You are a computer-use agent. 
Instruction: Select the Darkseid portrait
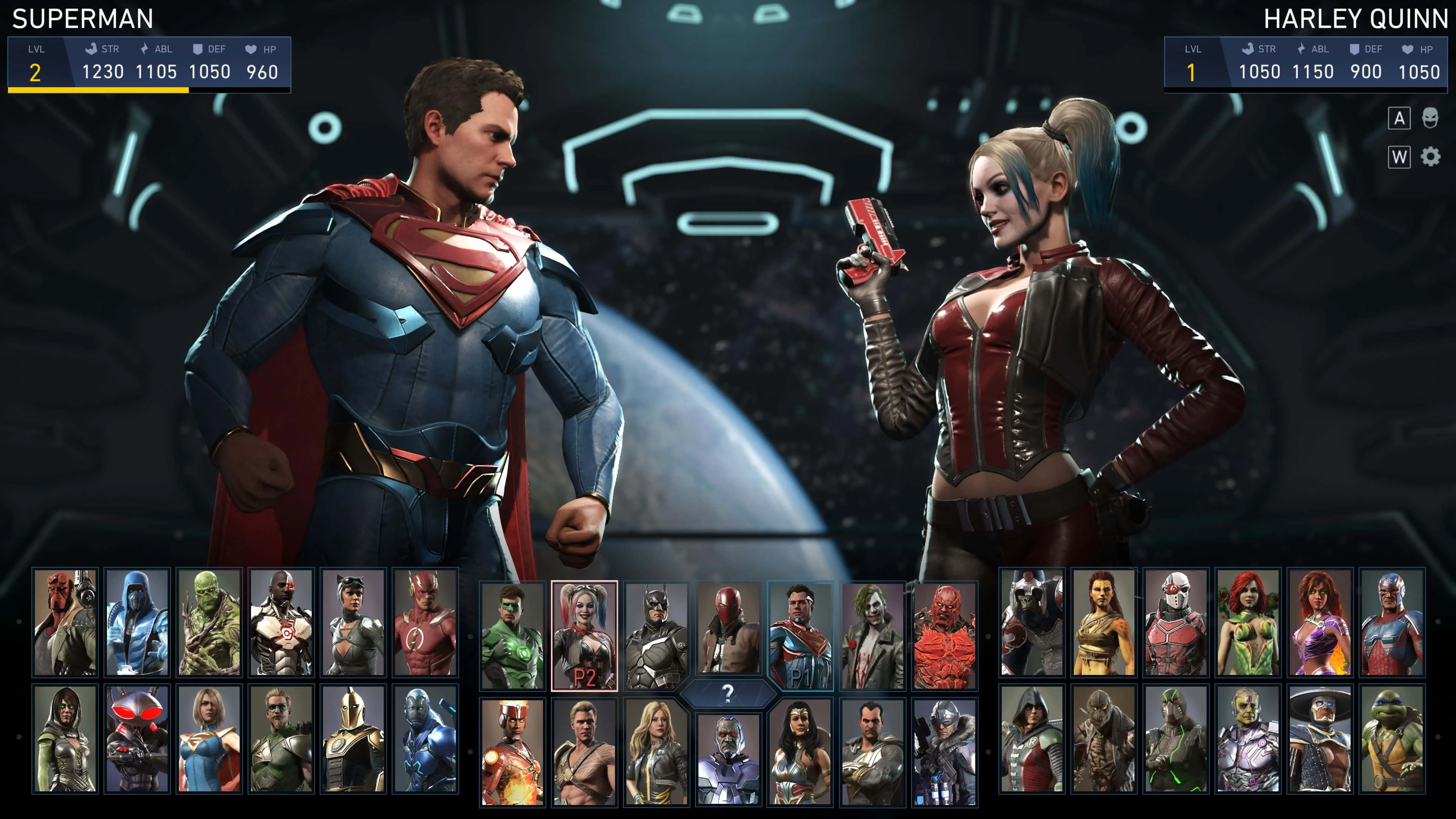(x=728, y=758)
